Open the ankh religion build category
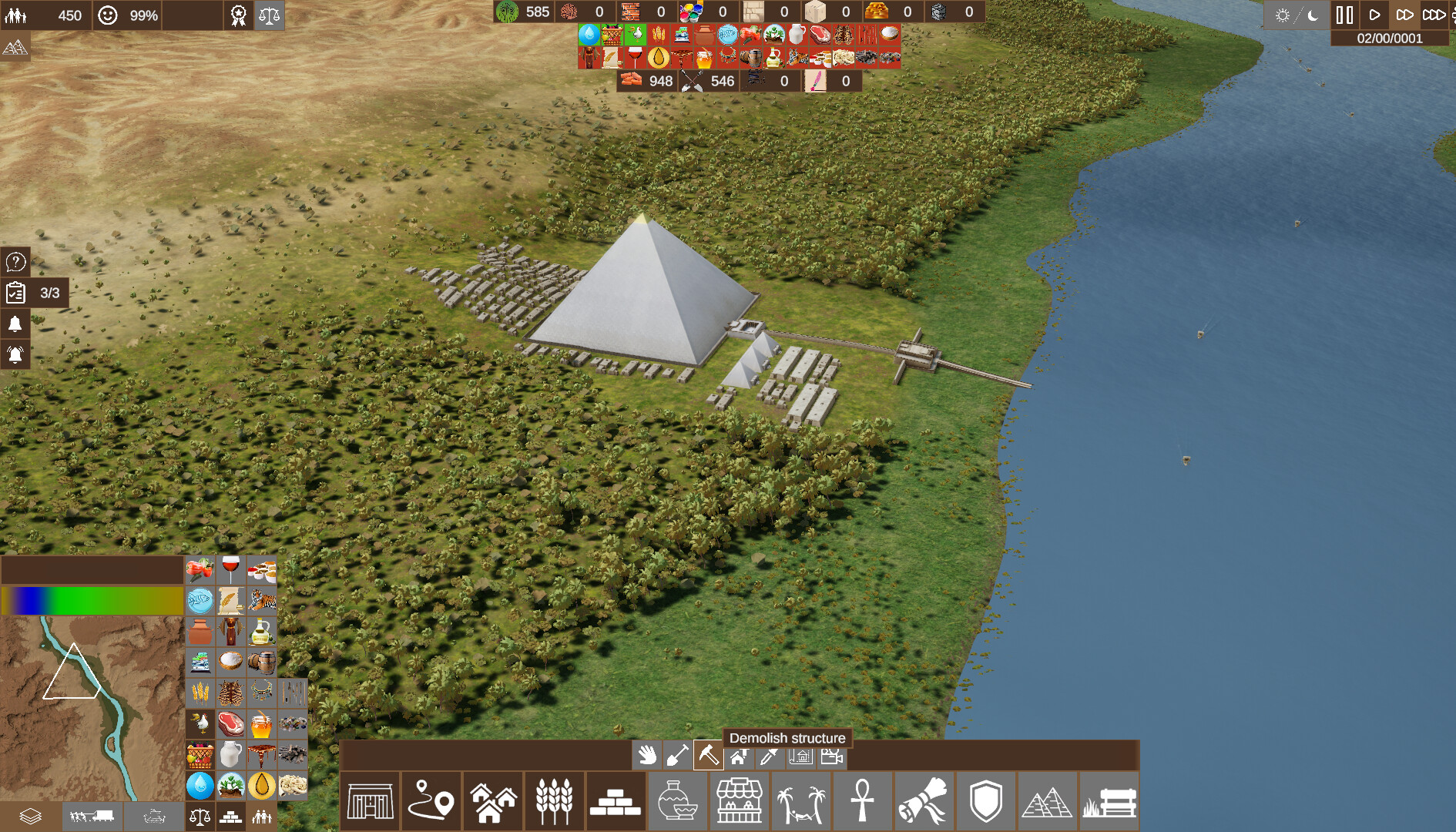Screen dimensions: 1456x832 click(x=863, y=801)
